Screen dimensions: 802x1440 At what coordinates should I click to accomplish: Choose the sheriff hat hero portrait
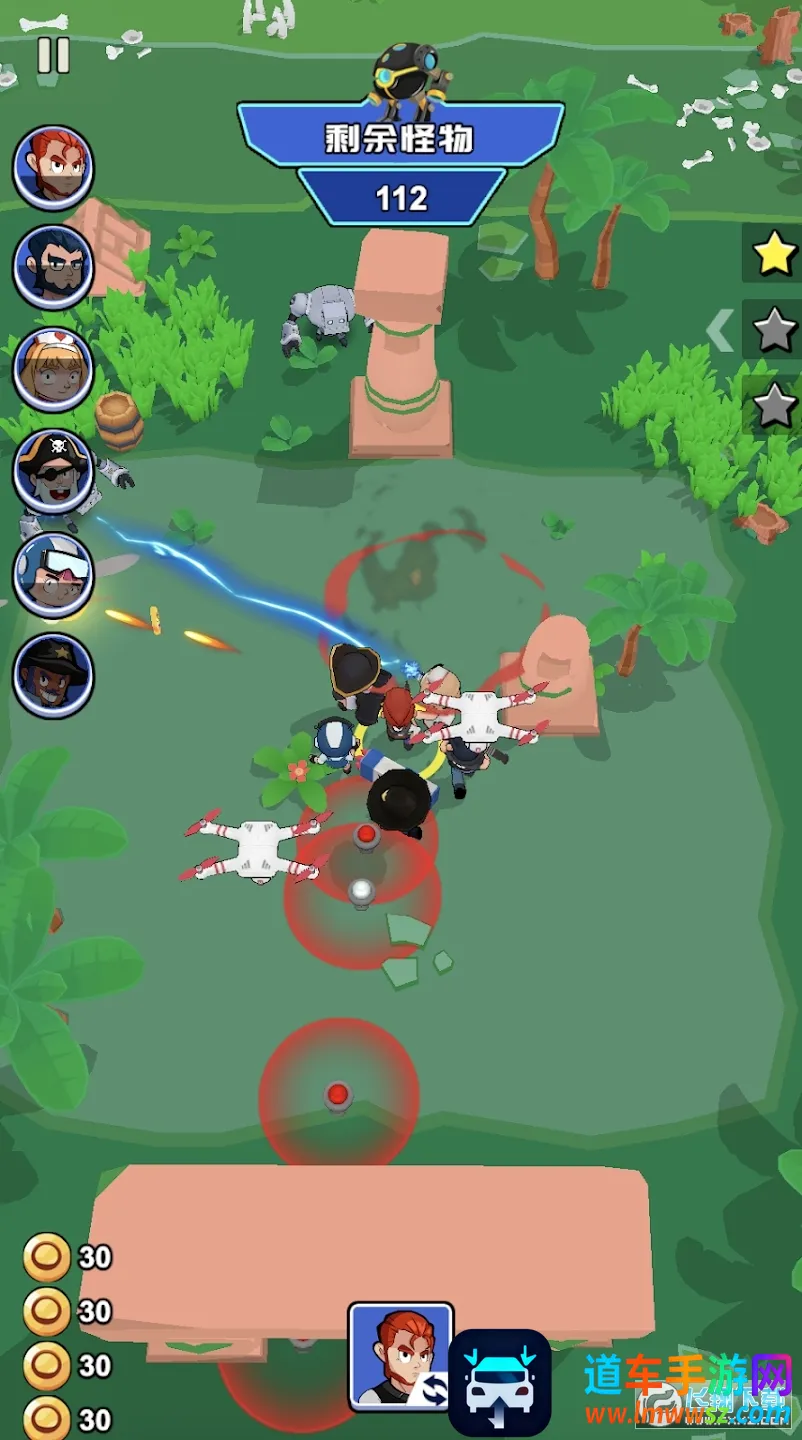point(54,675)
